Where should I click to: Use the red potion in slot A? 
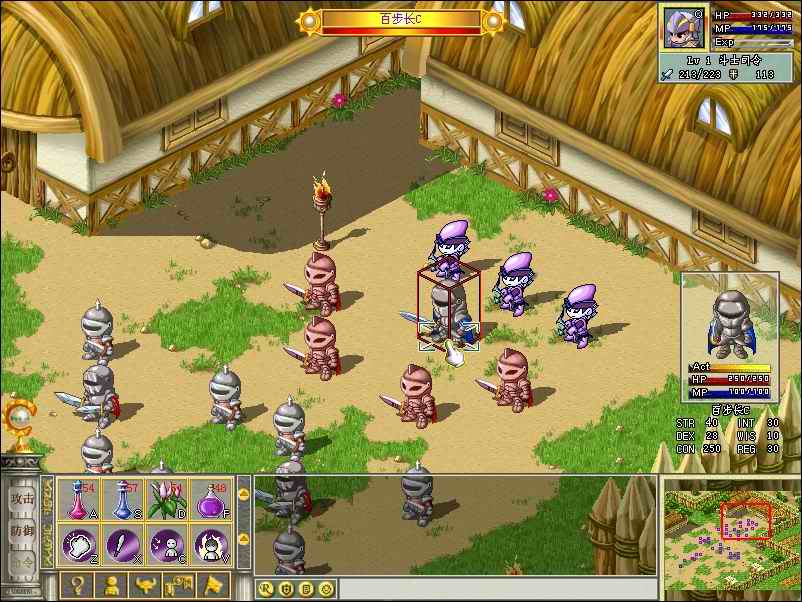tap(78, 499)
